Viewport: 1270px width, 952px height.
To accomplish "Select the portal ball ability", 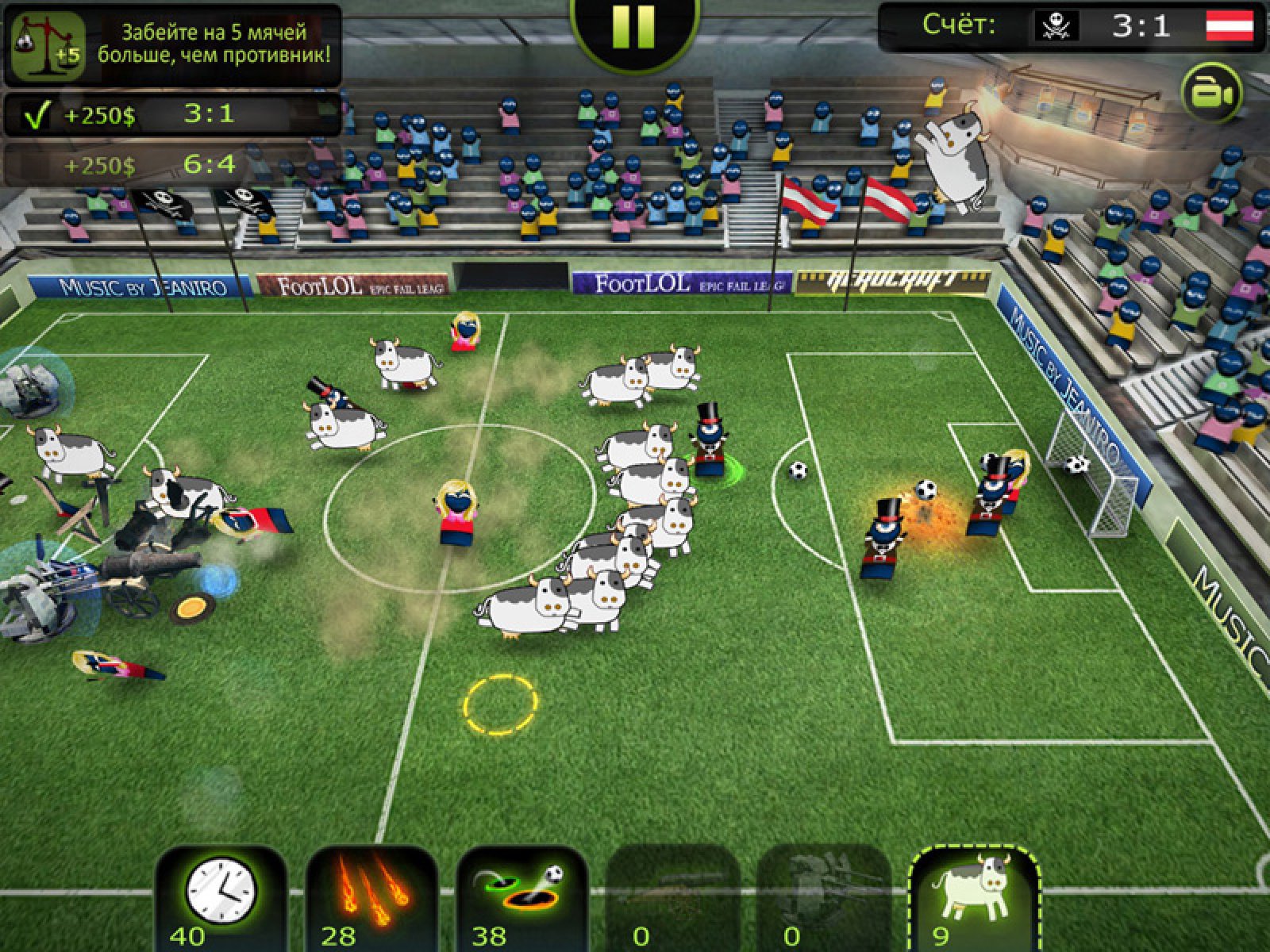I will coord(522,896).
